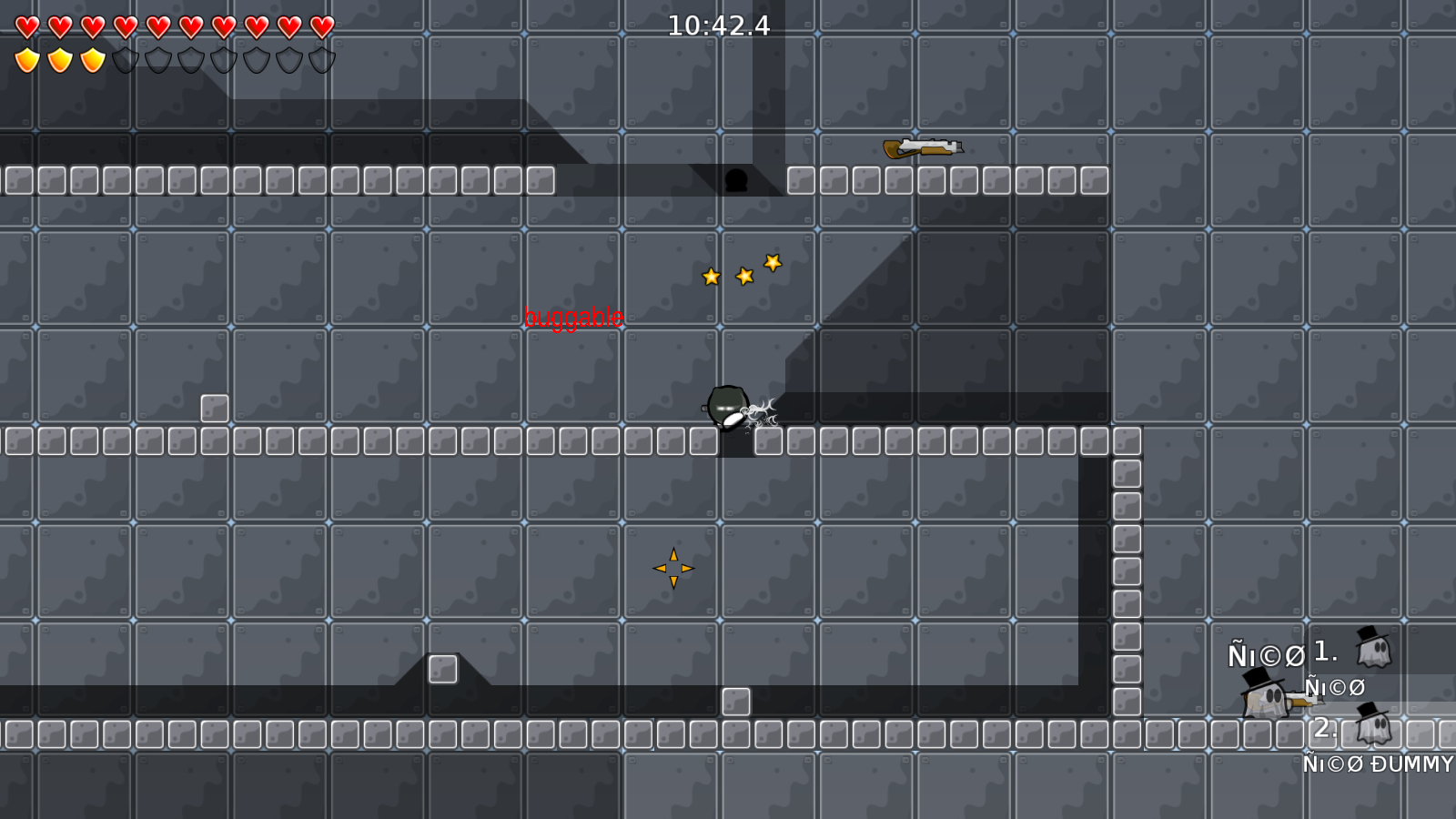The height and width of the screenshot is (819, 1456).
Task: Click the rightmost yellow star
Action: (773, 264)
